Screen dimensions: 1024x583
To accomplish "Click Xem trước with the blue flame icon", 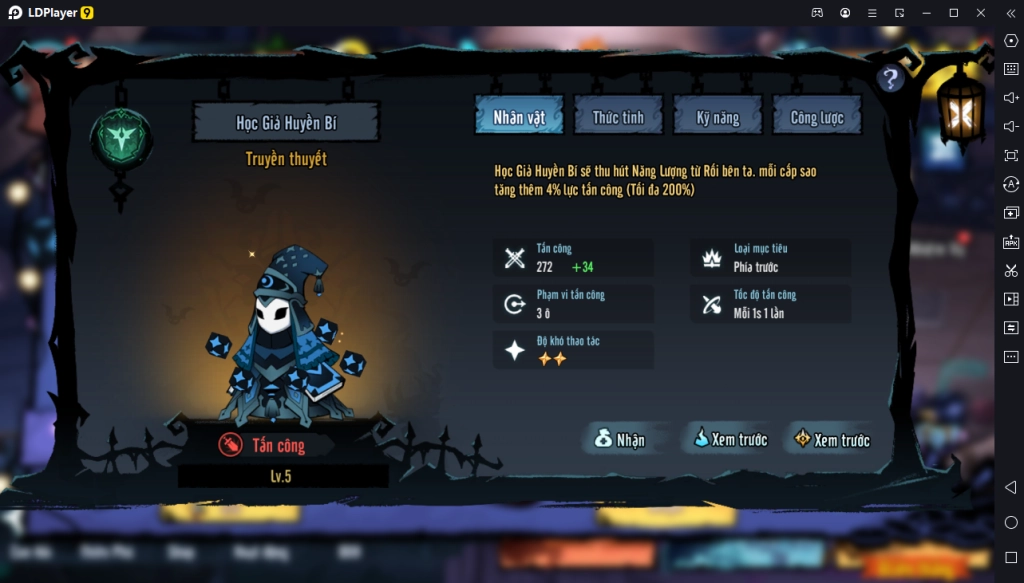I will 729,439.
